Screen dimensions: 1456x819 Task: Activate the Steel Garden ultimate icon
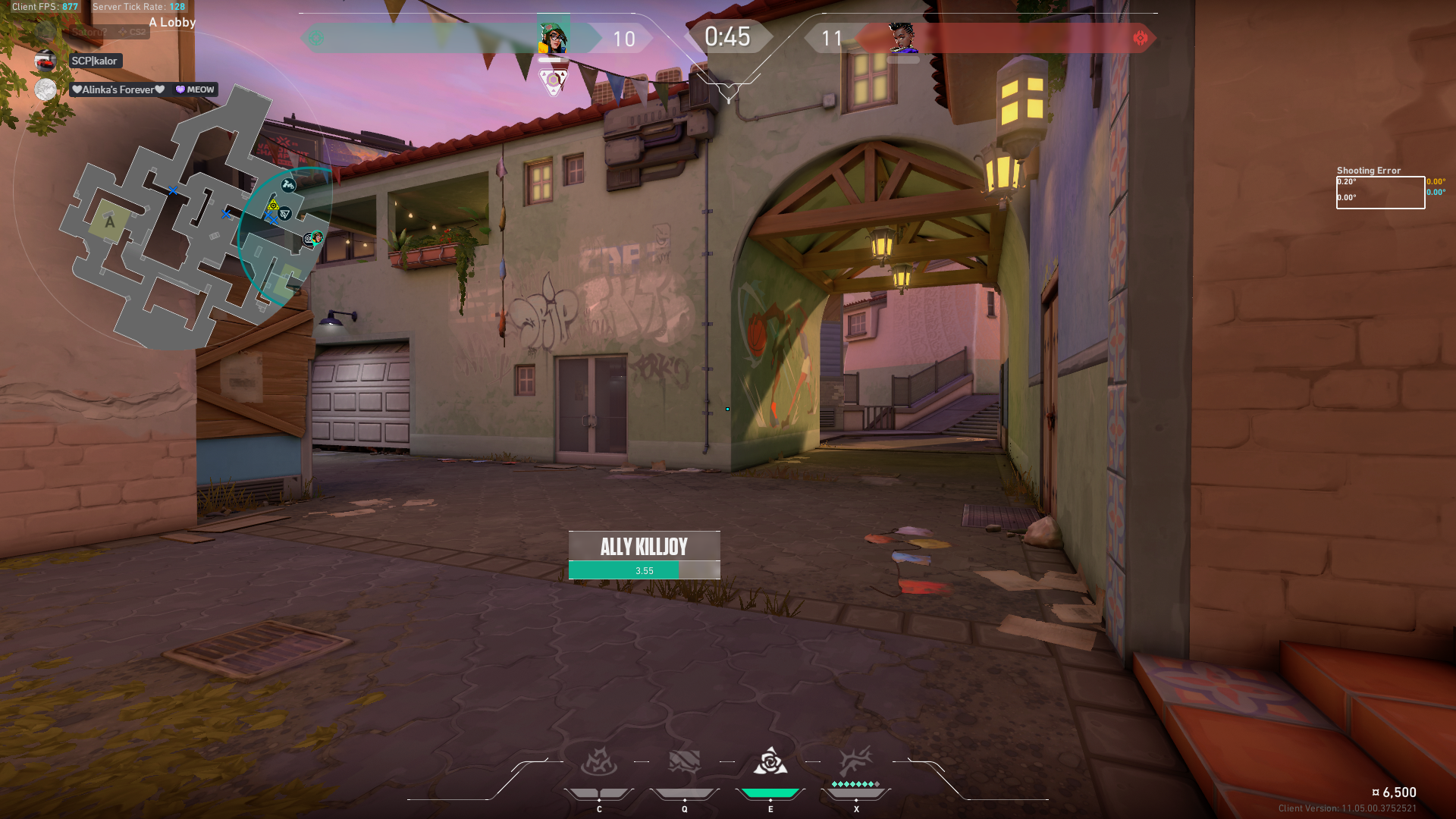pyautogui.click(x=856, y=761)
